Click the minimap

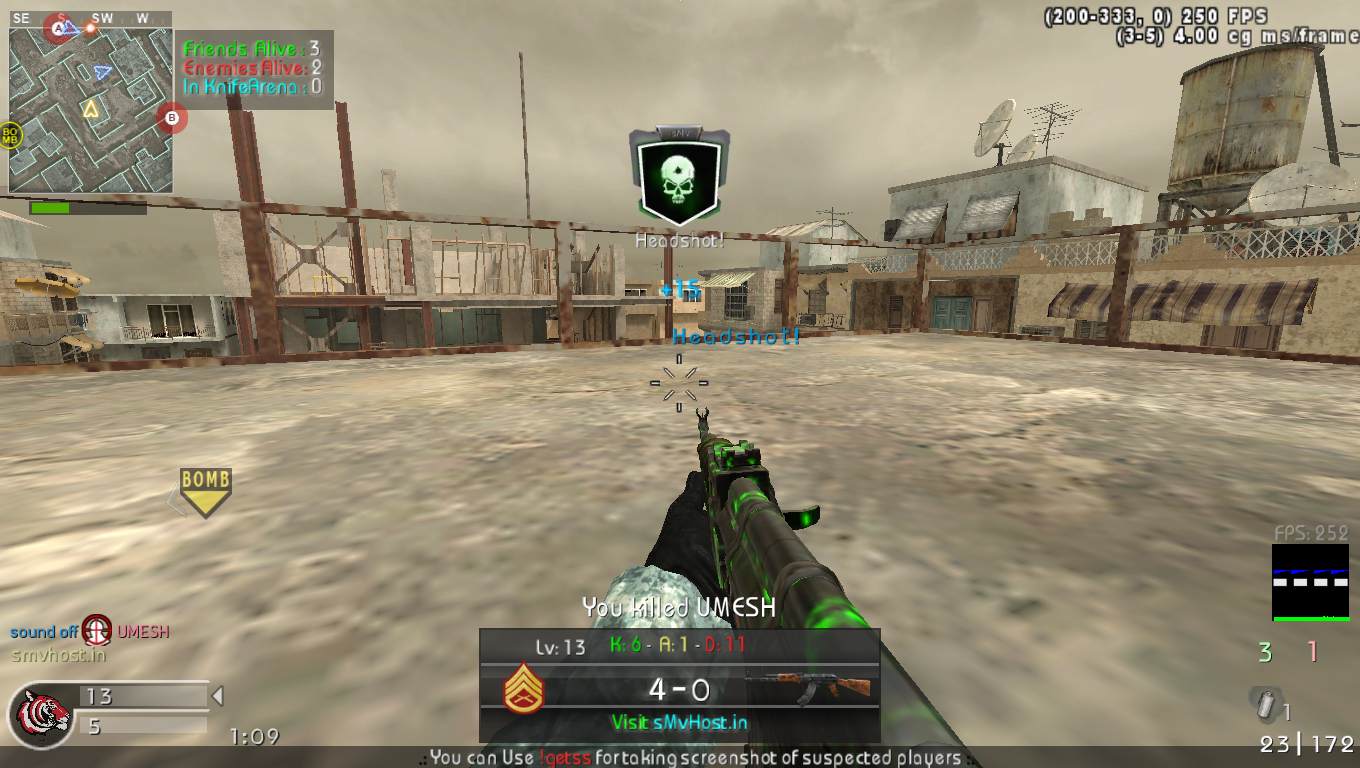[90, 110]
